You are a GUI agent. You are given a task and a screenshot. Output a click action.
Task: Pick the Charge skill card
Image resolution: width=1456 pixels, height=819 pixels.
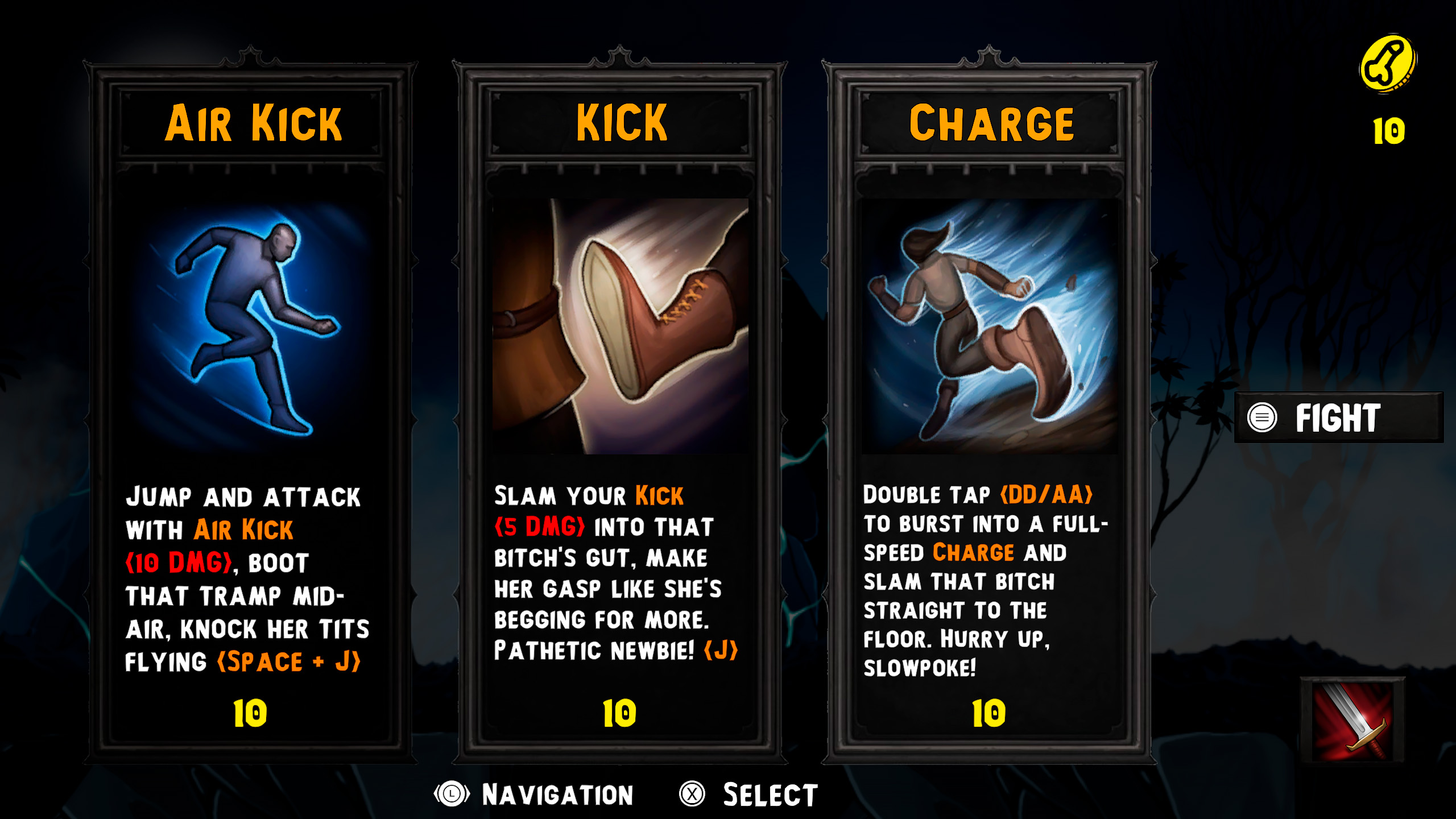[990, 409]
